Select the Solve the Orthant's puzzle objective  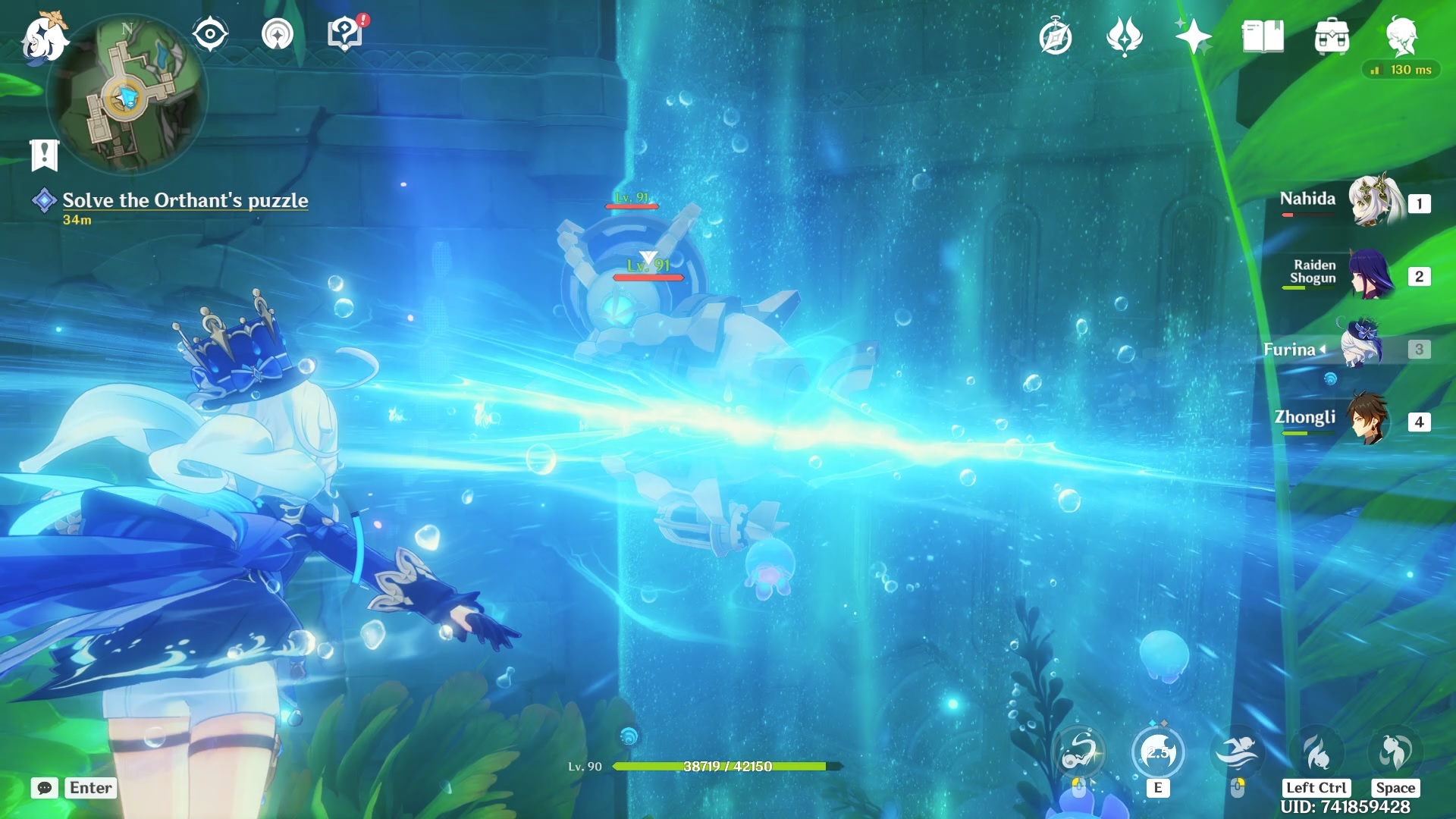pyautogui.click(x=185, y=200)
